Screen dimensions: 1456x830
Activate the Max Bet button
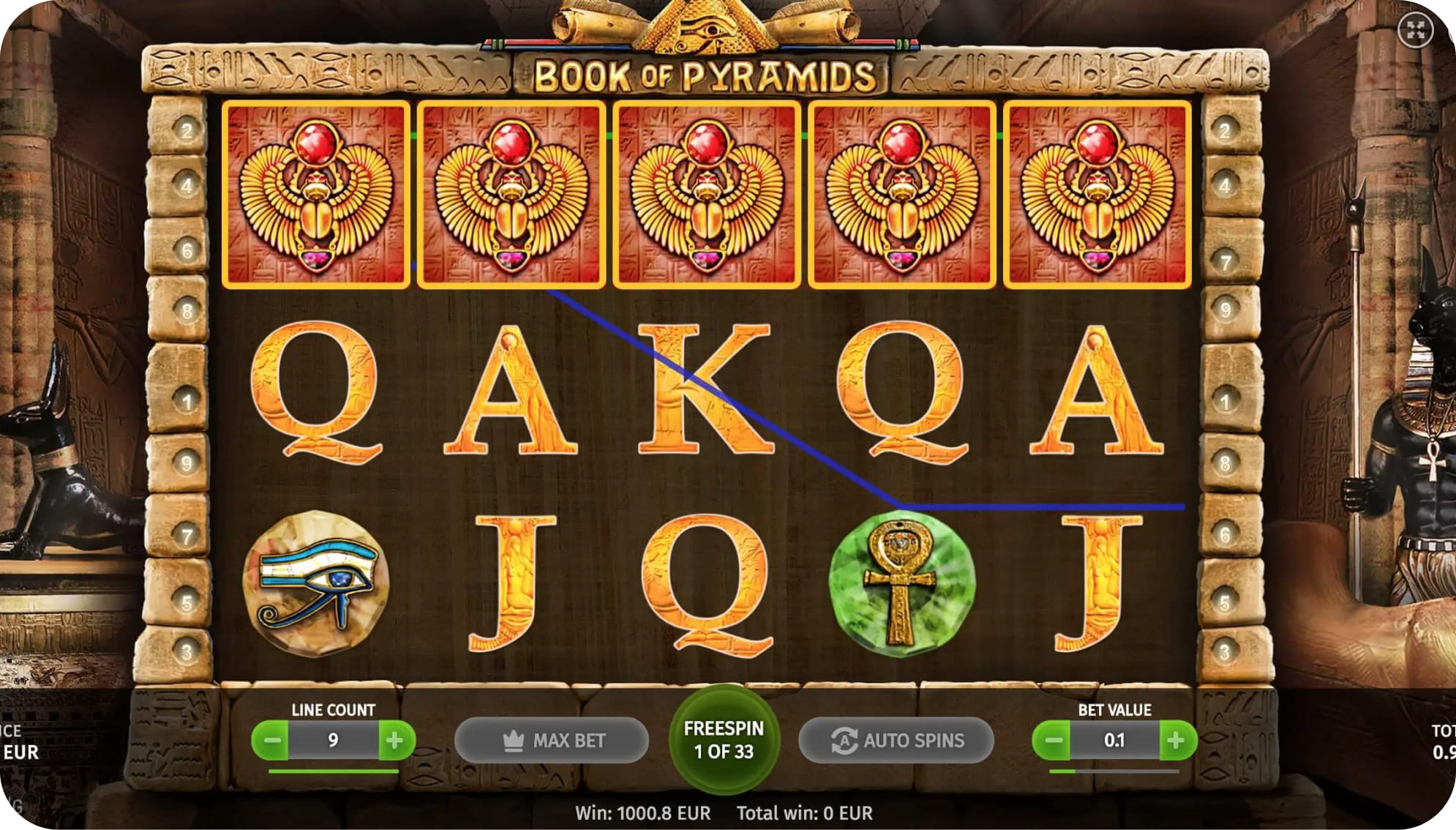point(552,741)
